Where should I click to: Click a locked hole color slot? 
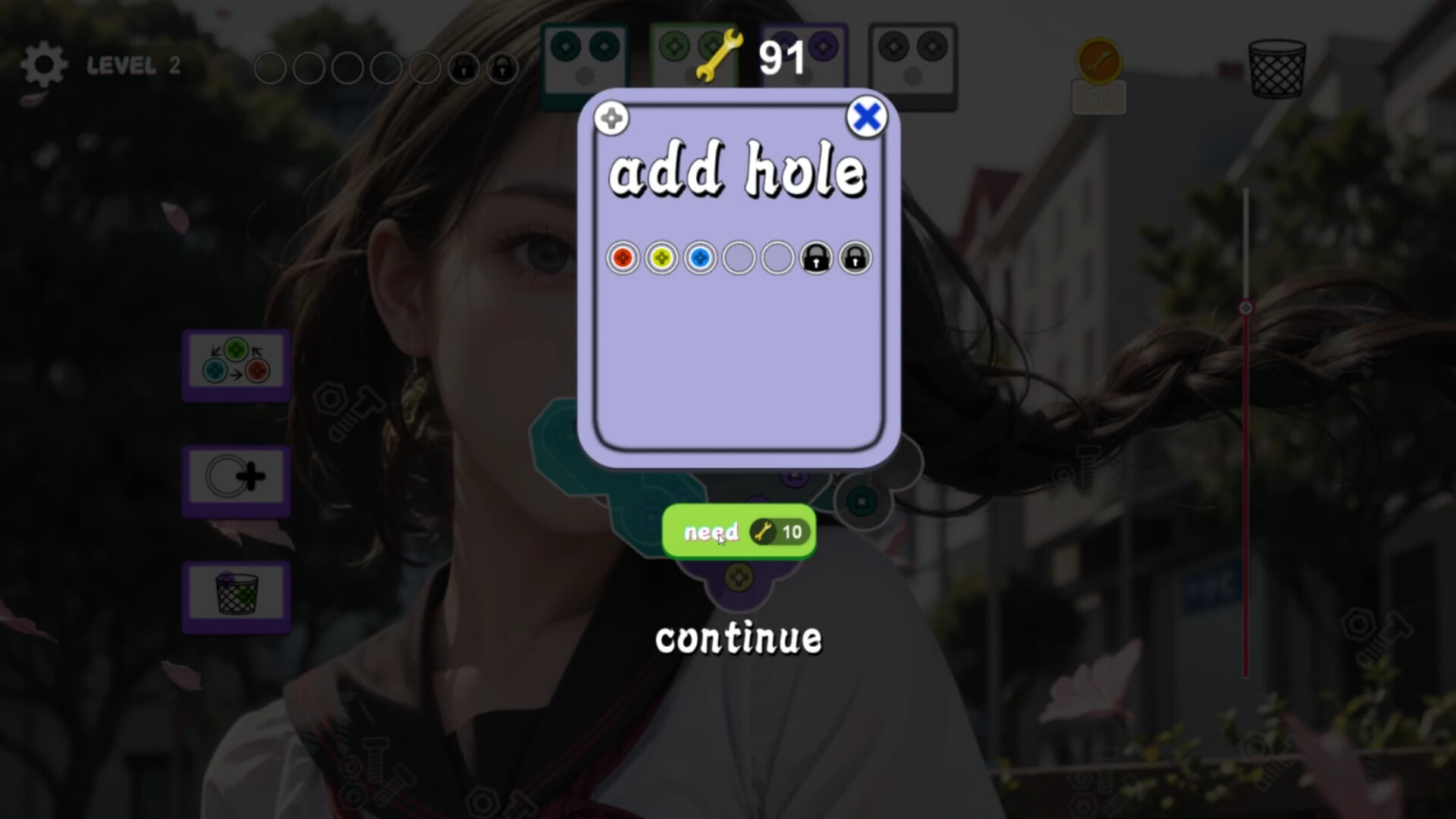[815, 258]
